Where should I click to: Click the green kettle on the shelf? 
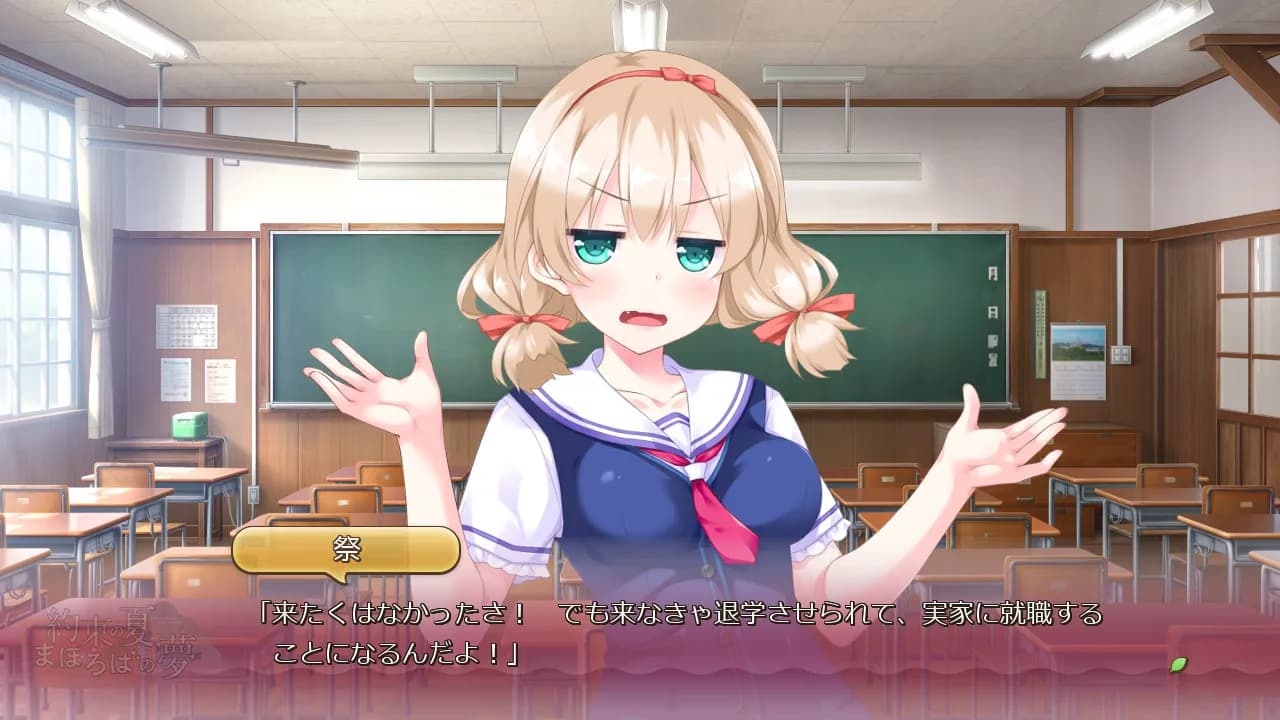pyautogui.click(x=190, y=426)
